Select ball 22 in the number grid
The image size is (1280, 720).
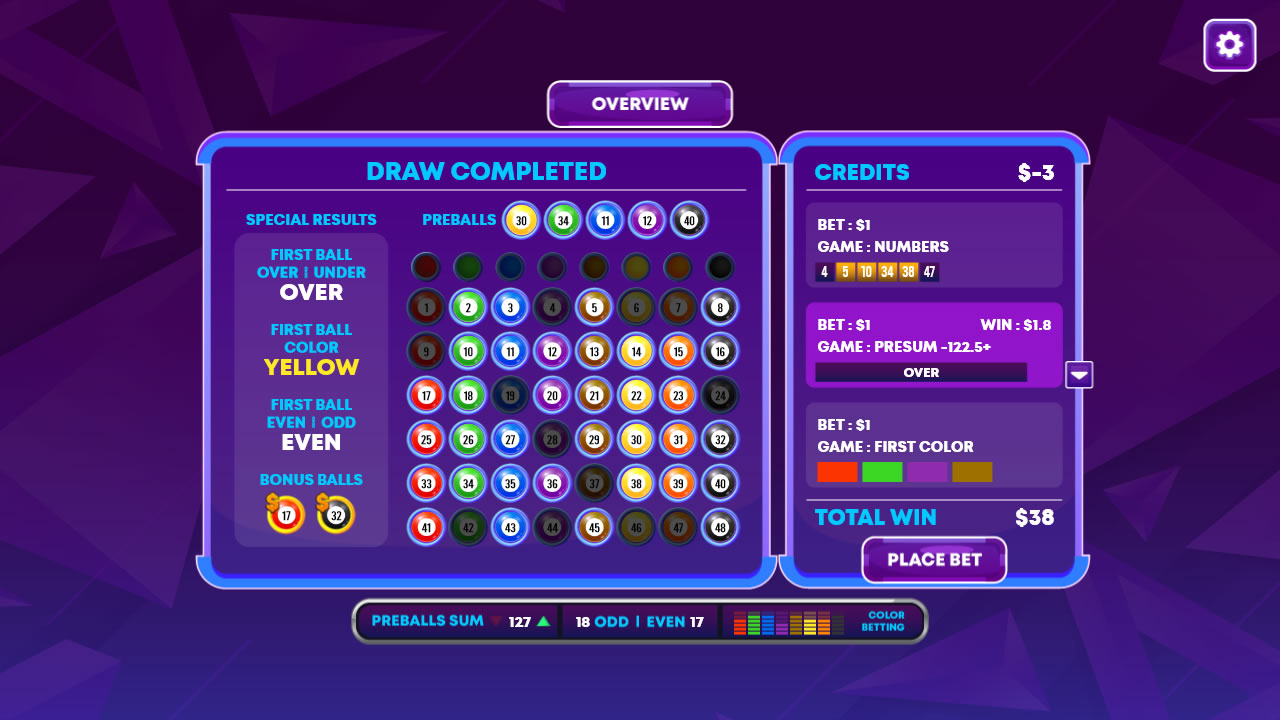[635, 395]
